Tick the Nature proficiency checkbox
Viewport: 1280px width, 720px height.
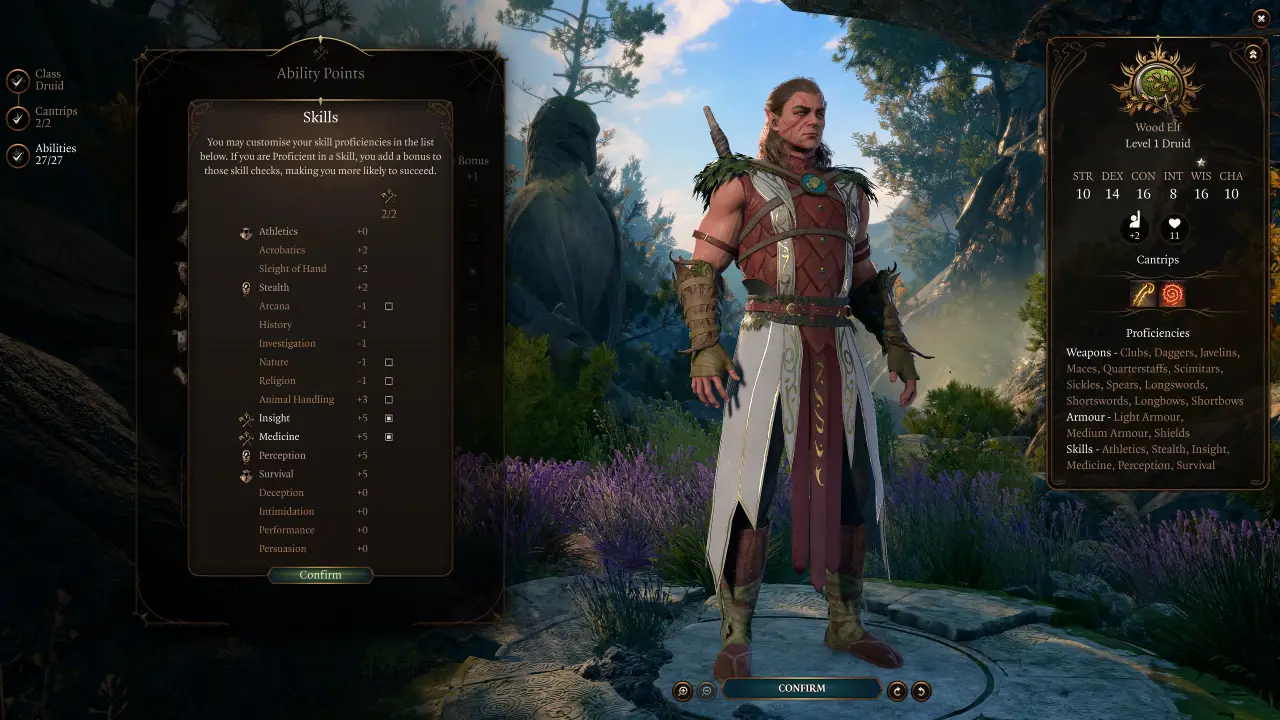(x=388, y=362)
